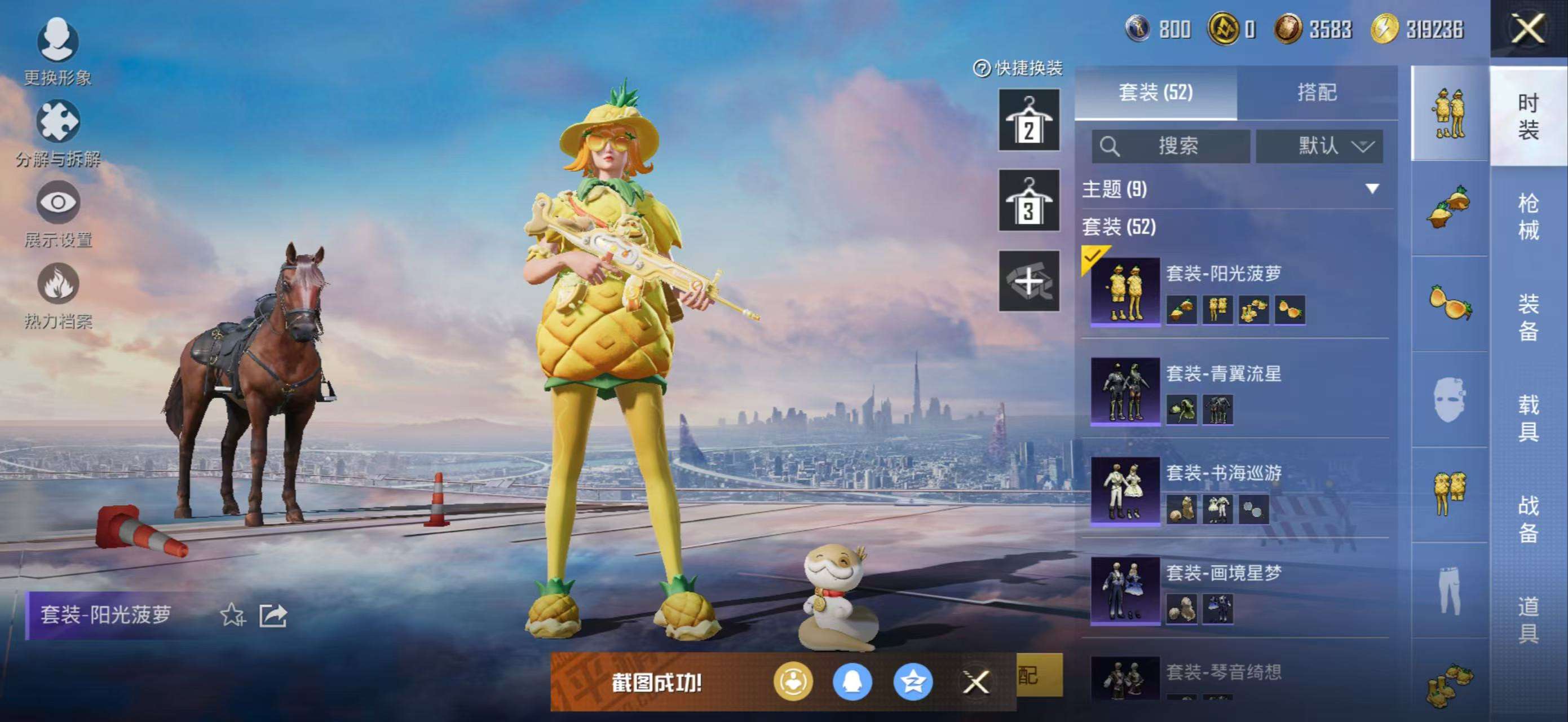Choose the 套装-画境星梦 outfit
Viewport: 1568px width, 722px height.
[x=1236, y=590]
